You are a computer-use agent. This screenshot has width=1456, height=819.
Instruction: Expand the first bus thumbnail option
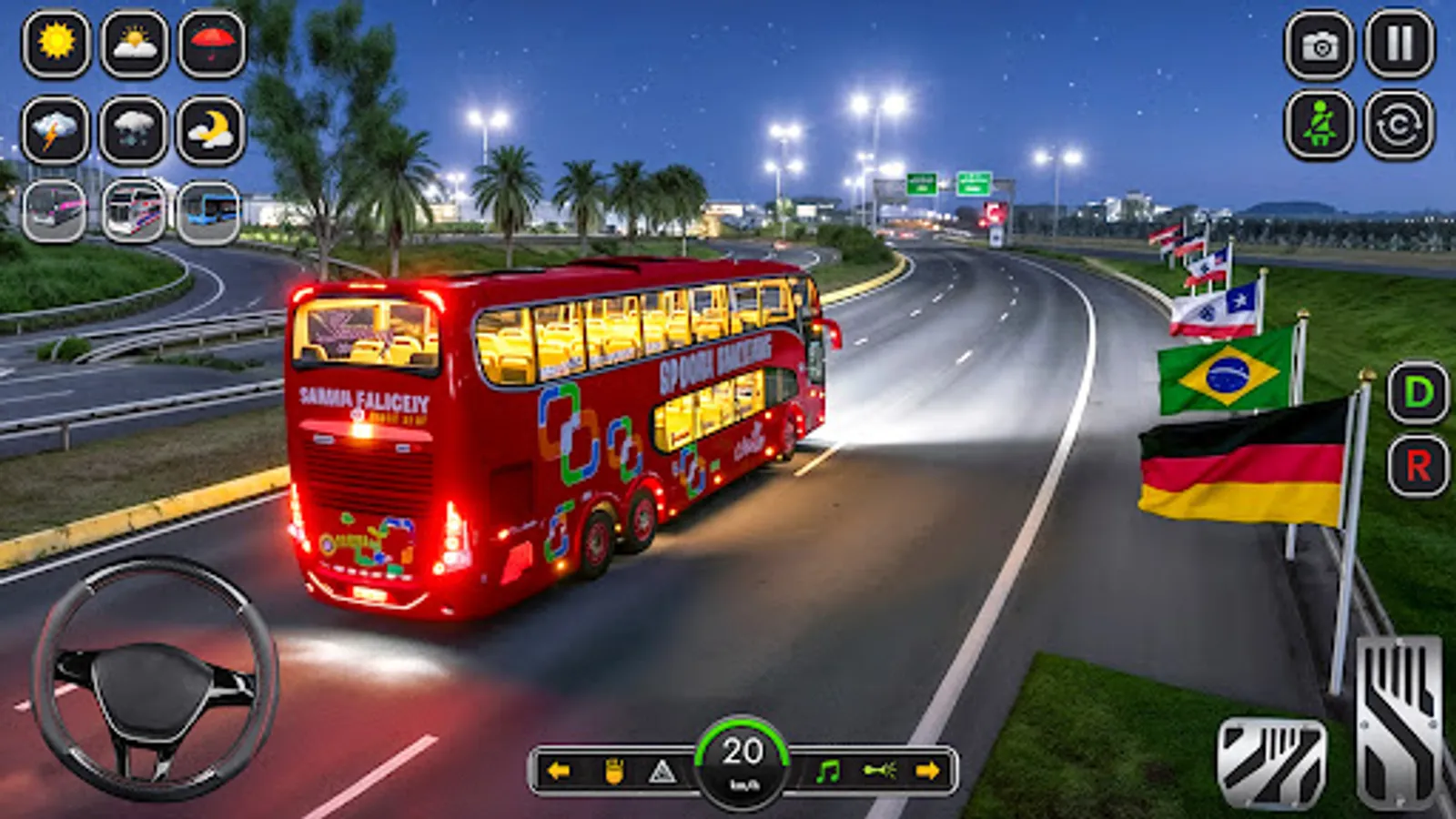click(x=53, y=209)
